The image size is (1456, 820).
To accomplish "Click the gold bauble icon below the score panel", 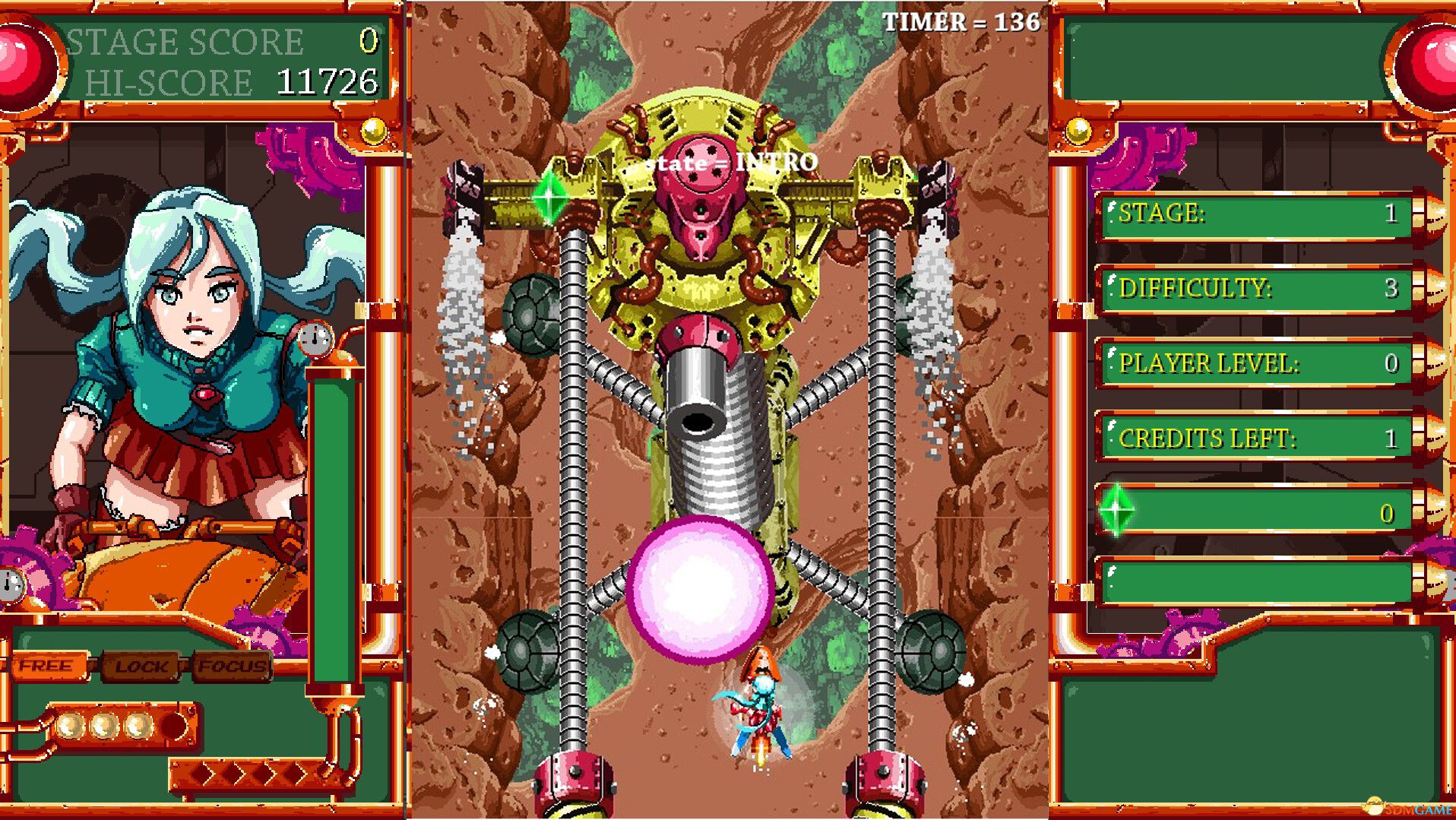I will [x=372, y=131].
